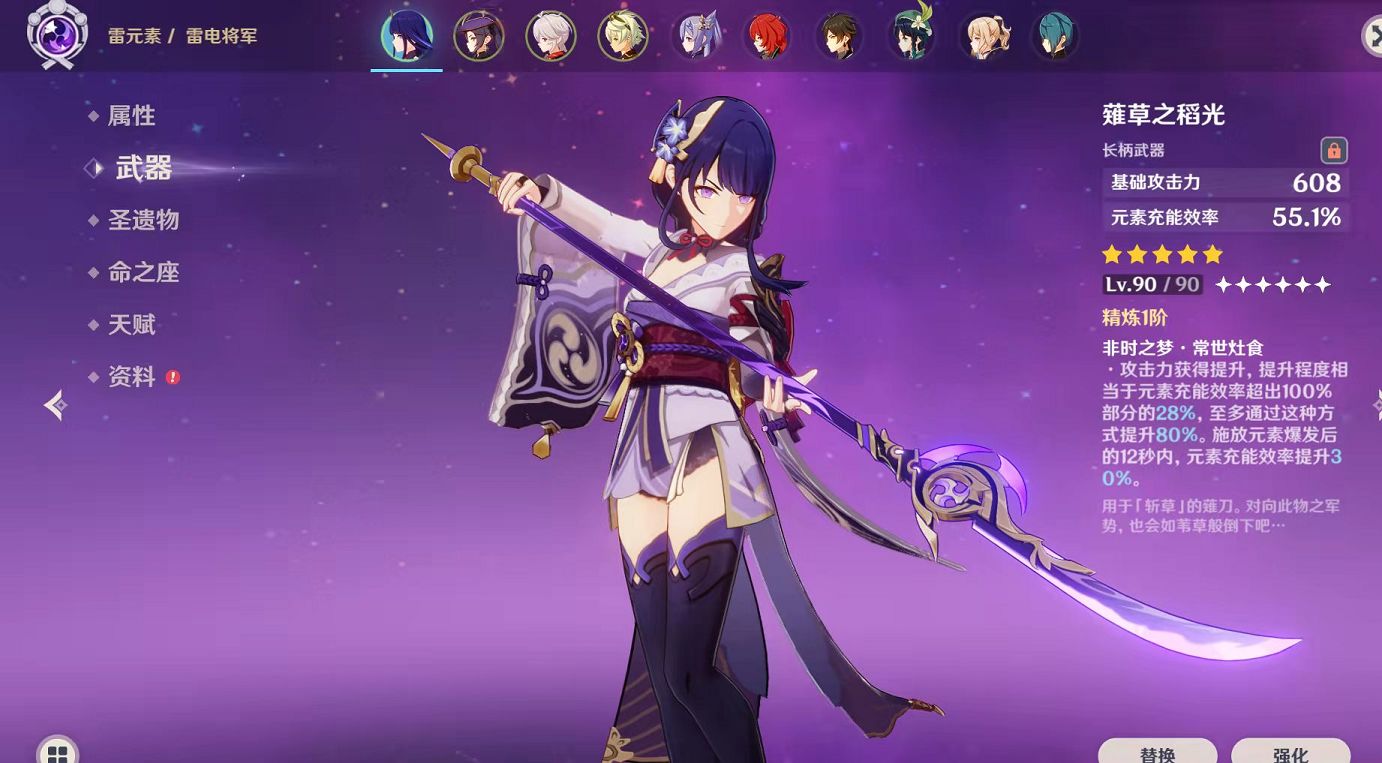Click the 替换 switch weapon button

click(x=1157, y=752)
